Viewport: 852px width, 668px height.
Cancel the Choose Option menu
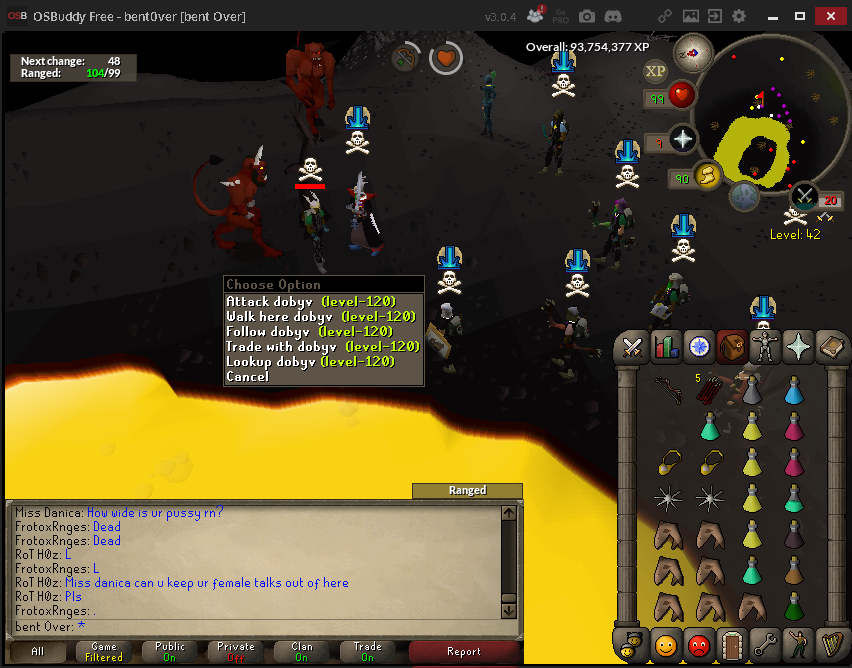247,377
